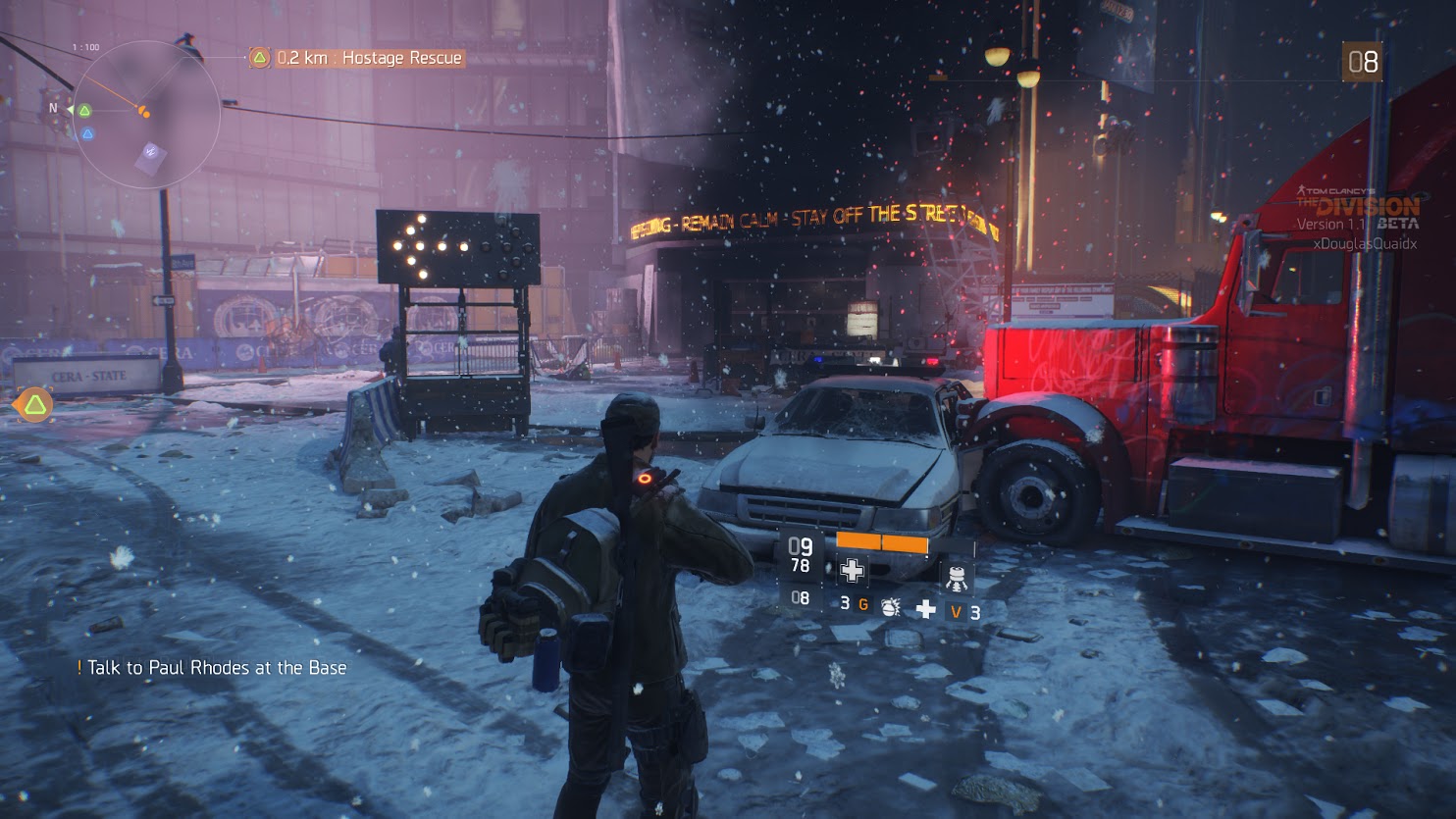Activate the turret skill slot
The image size is (1456, 819).
click(x=956, y=576)
